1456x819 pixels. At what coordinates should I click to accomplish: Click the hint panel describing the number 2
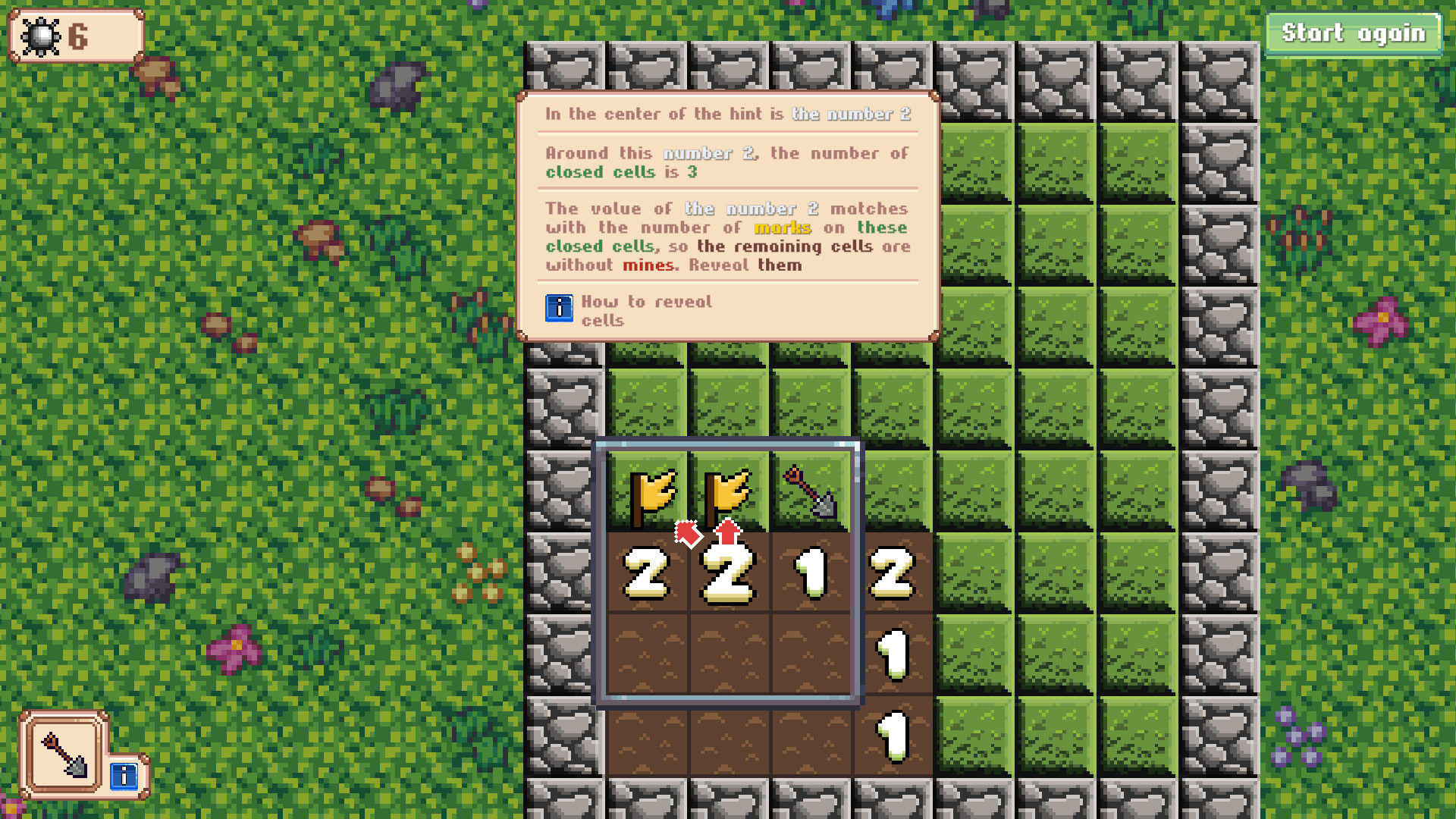726,212
